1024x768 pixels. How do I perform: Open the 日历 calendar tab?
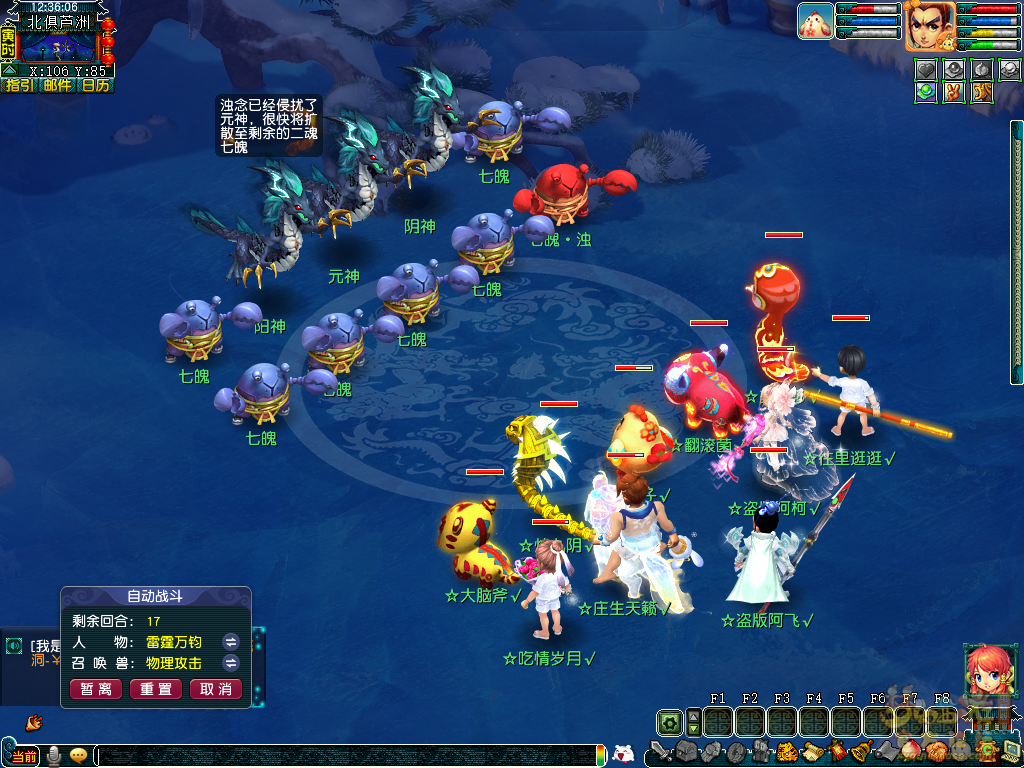coord(96,85)
